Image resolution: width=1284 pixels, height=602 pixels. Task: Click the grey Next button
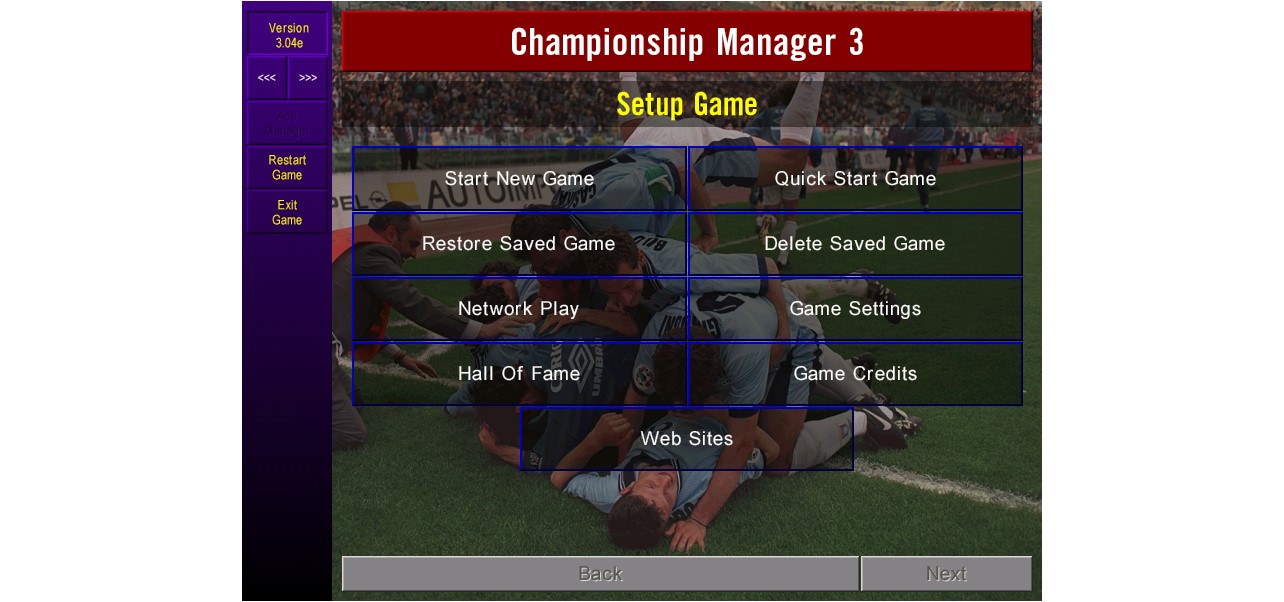point(946,574)
